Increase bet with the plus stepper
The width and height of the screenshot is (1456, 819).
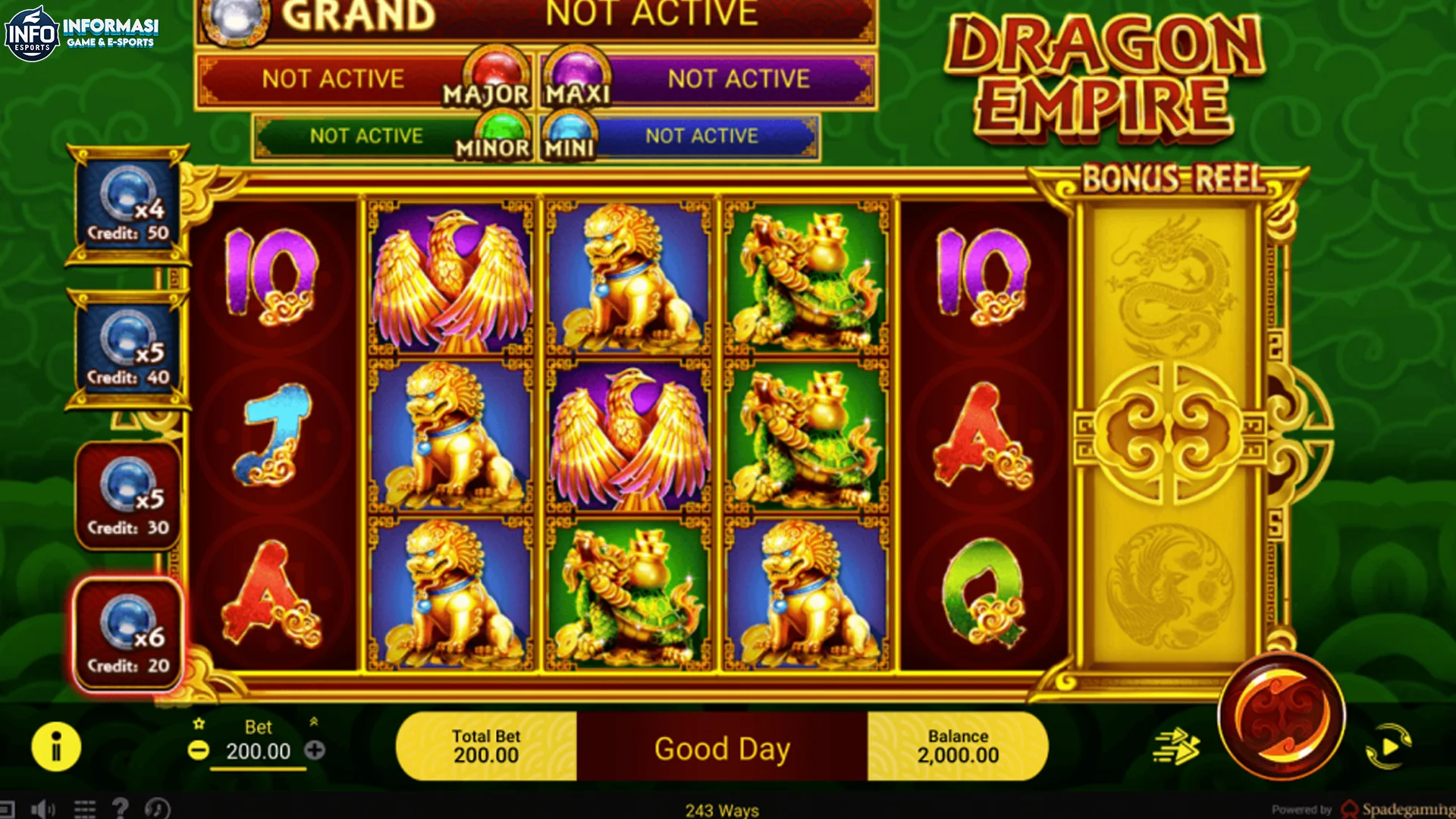314,752
